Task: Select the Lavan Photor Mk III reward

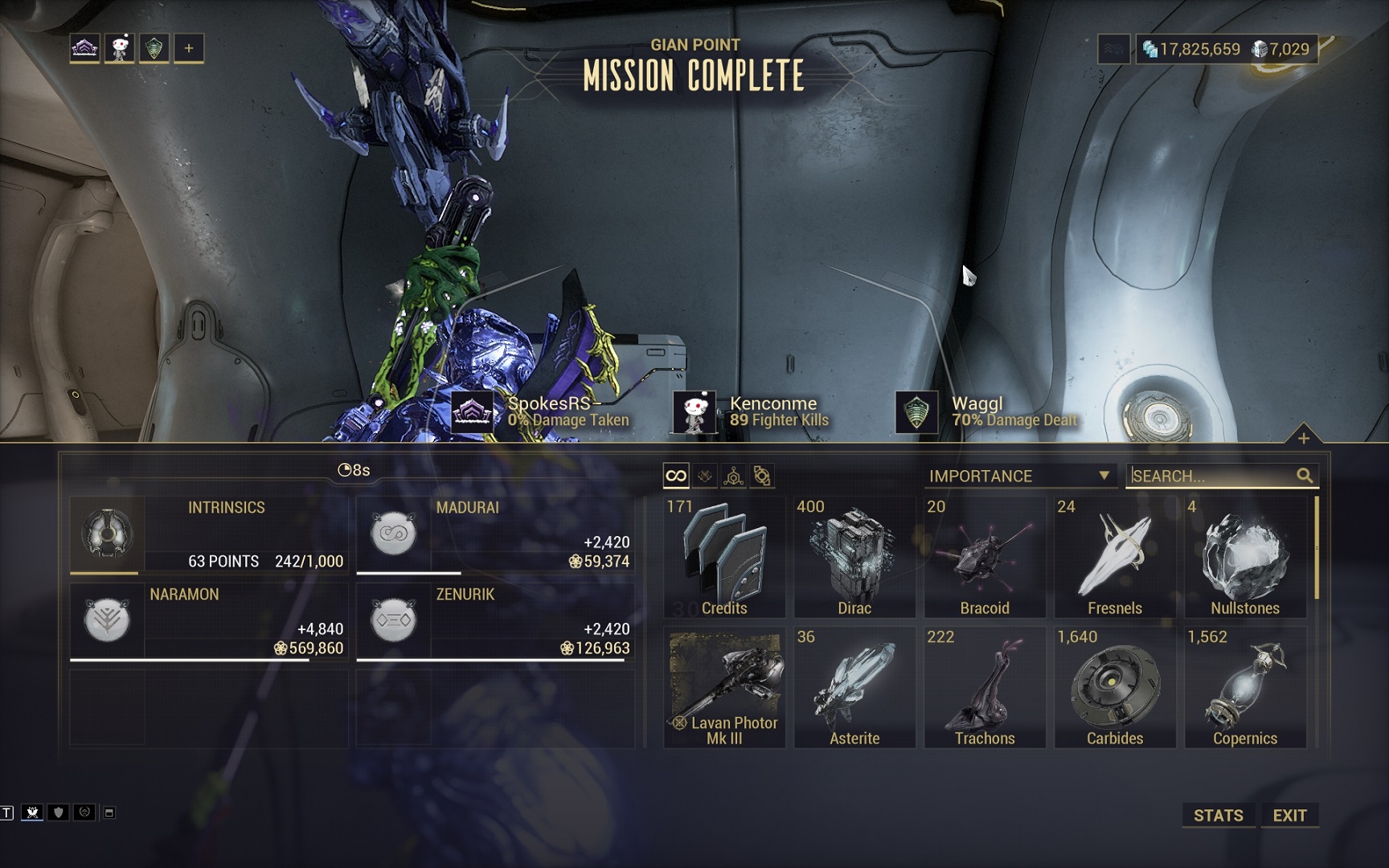Action: click(724, 687)
